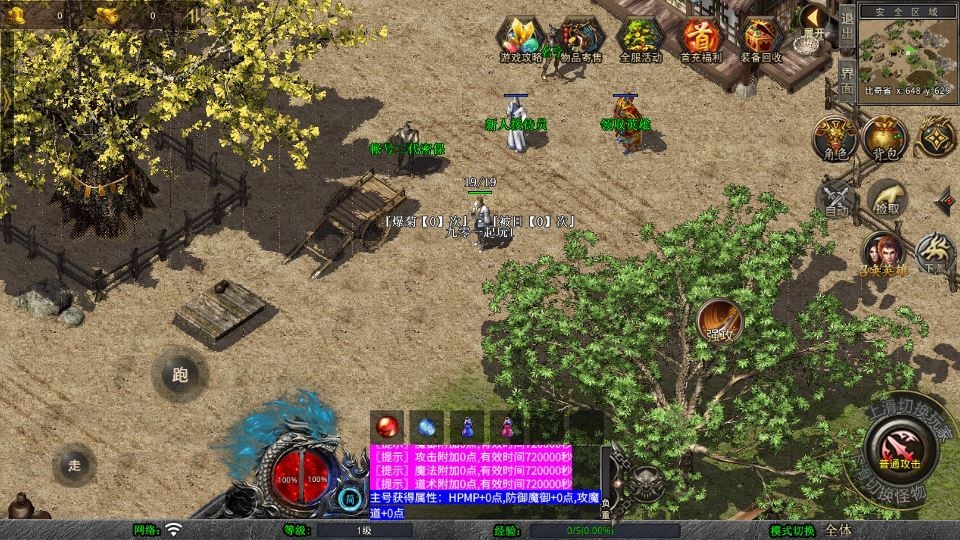960x540 pixels.
Task: Switch to 走 walk movement mode
Action: (x=75, y=465)
